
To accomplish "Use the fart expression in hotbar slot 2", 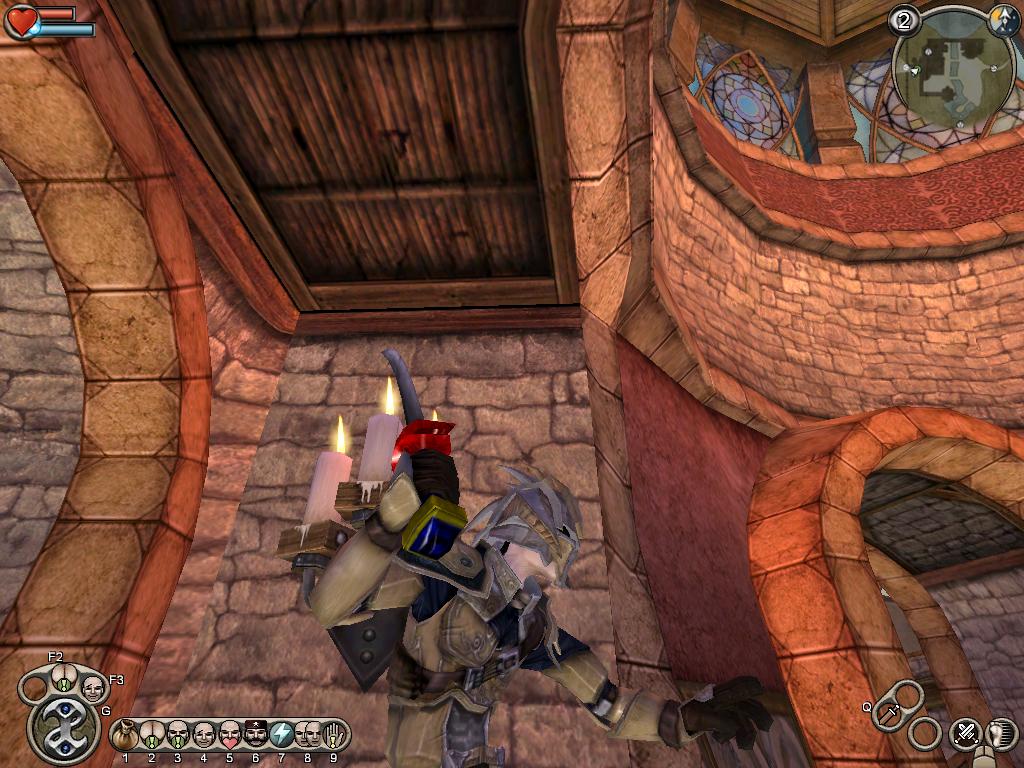I will click(x=151, y=736).
